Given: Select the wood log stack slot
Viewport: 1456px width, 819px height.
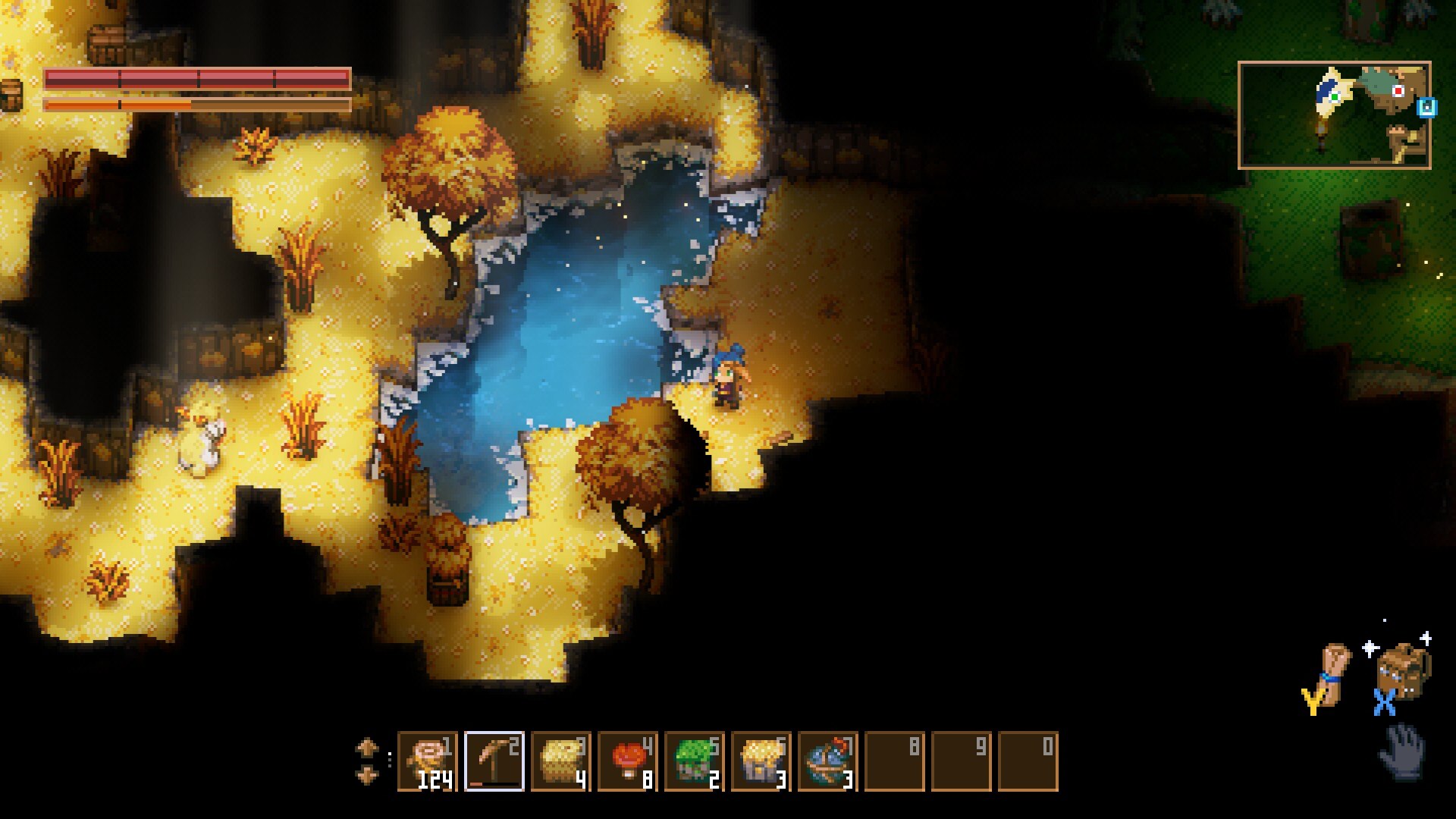Looking at the screenshot, I should (428, 761).
